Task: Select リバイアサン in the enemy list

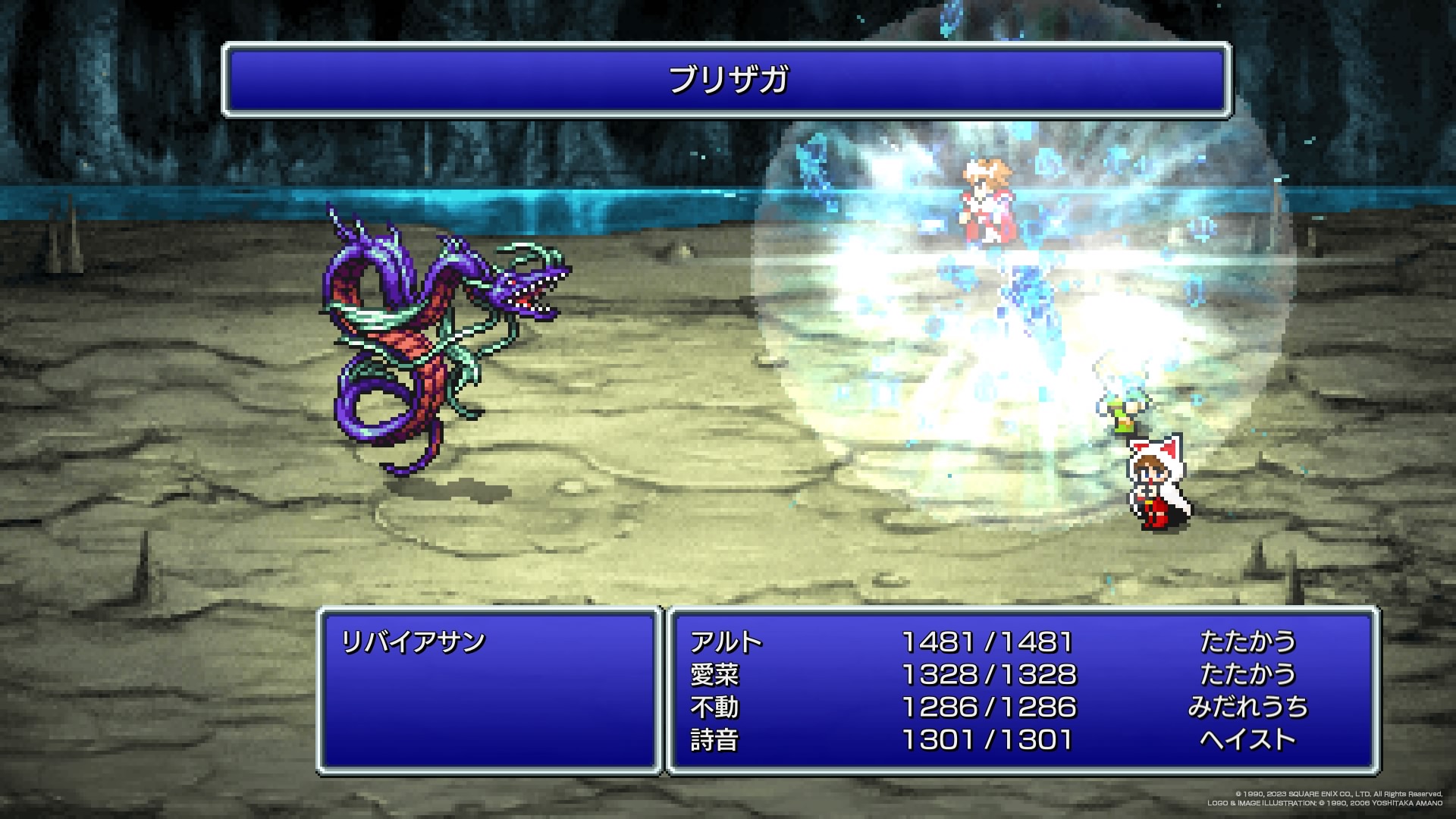Action: click(x=413, y=642)
